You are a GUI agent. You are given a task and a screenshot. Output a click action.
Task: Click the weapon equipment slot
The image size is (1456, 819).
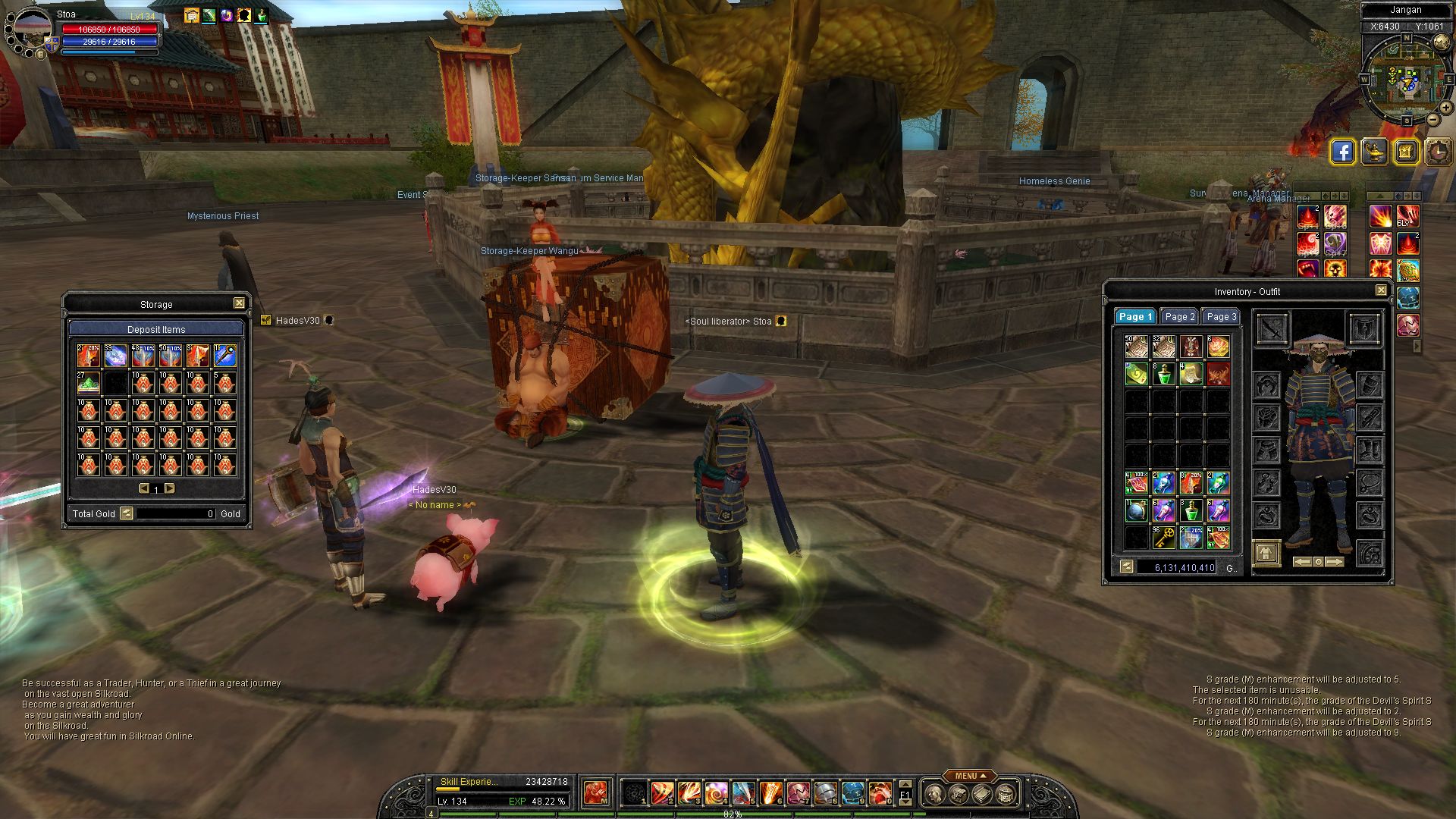1272,328
